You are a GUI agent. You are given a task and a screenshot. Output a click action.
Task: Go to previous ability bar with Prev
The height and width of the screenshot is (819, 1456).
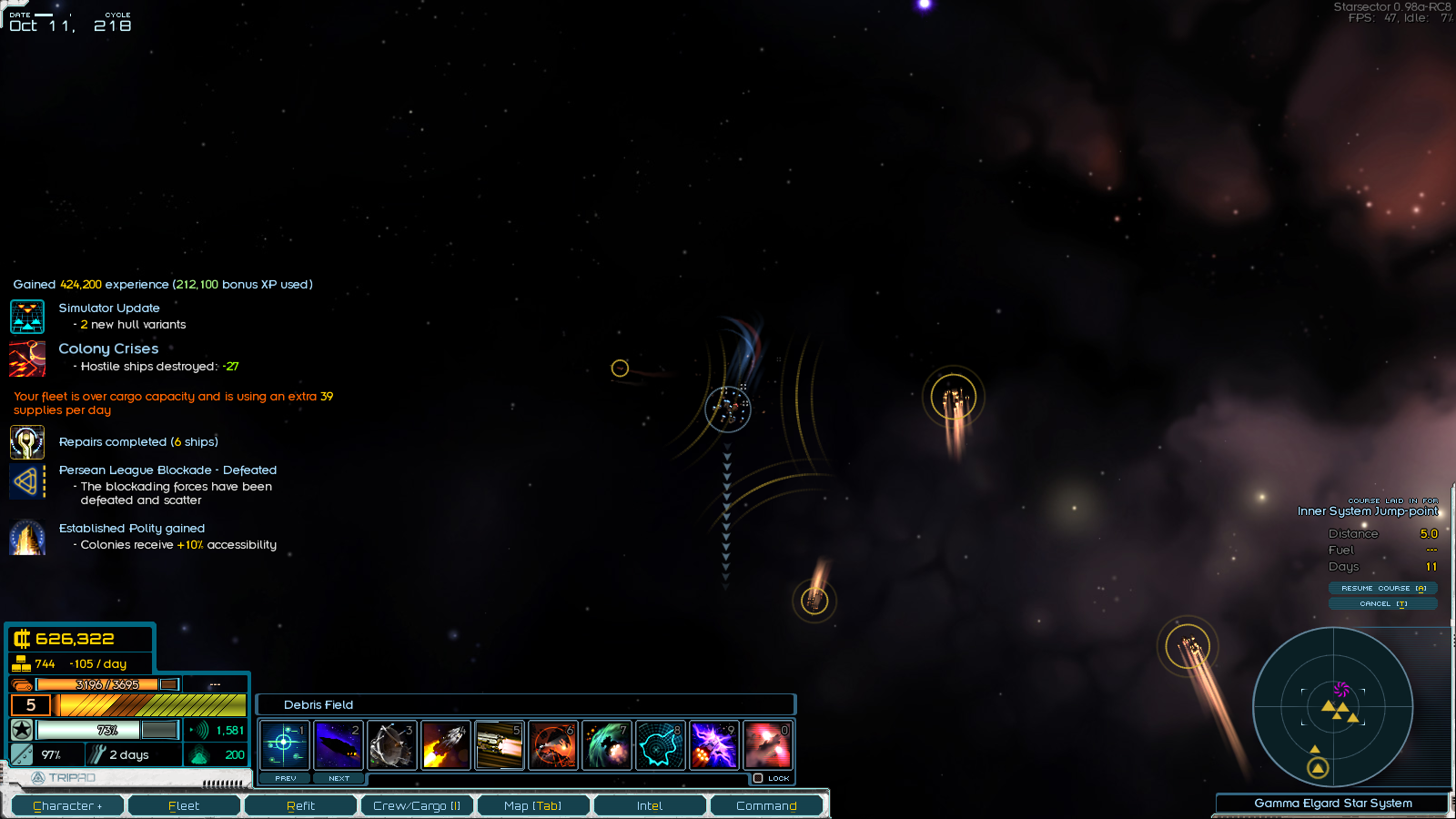pos(286,778)
